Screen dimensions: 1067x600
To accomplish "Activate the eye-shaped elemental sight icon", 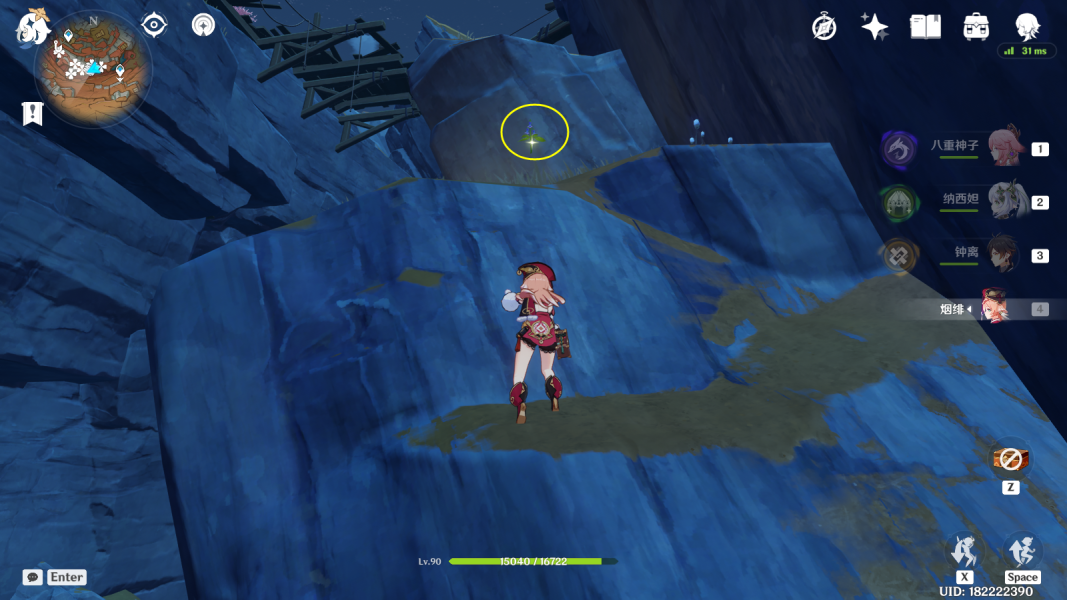I will click(154, 24).
